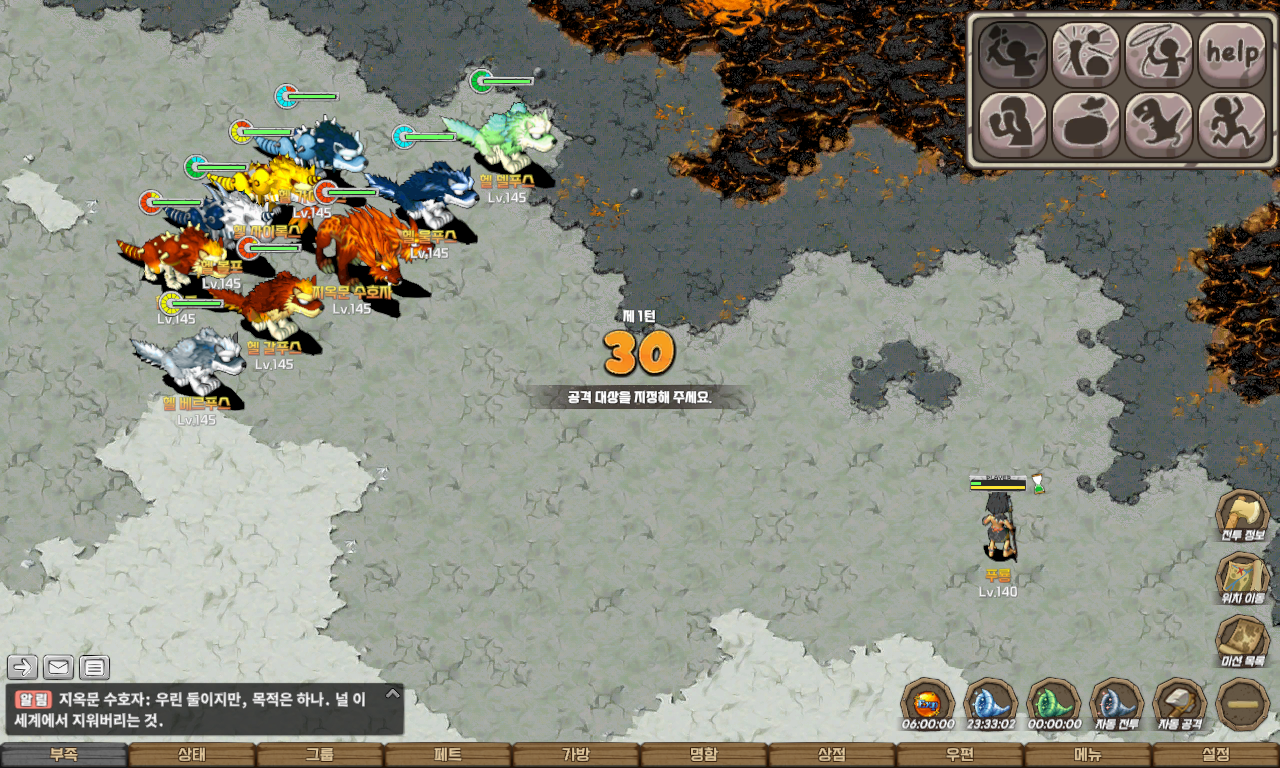1280x768 pixels.
Task: Open 위치 이동 position move map
Action: (x=1242, y=579)
